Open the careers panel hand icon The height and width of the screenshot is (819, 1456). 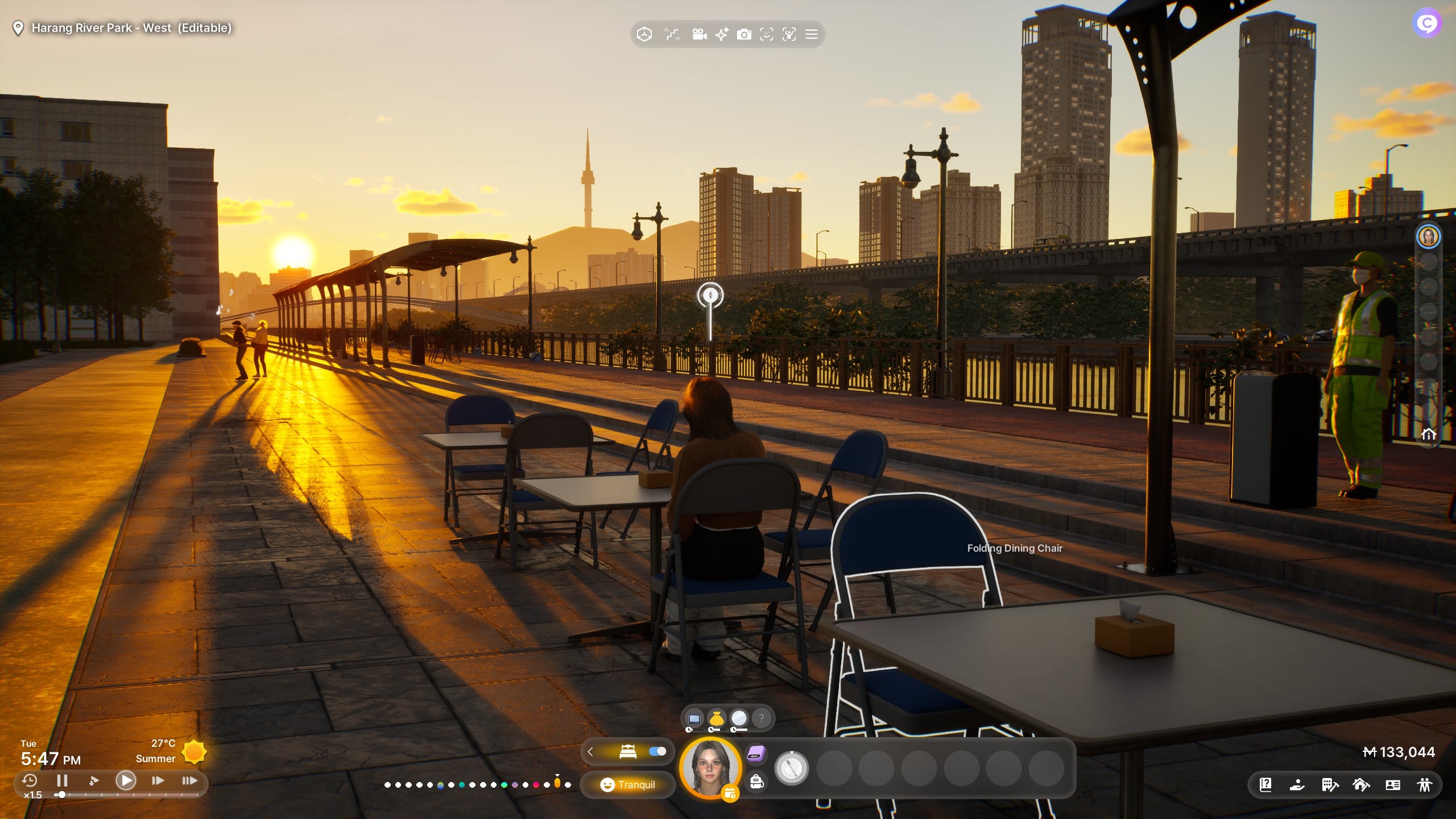tap(1298, 785)
